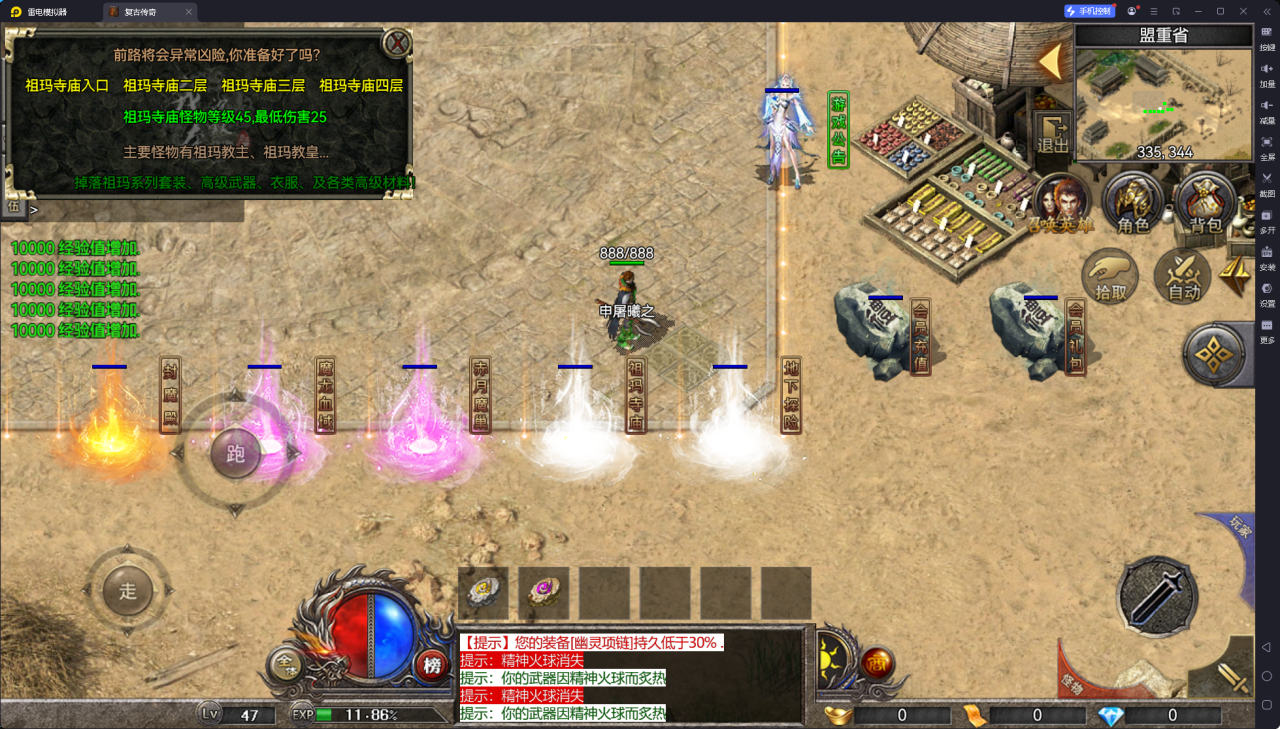
Task: Pick the 祖玛寺庙三层 teleport option
Action: point(263,86)
